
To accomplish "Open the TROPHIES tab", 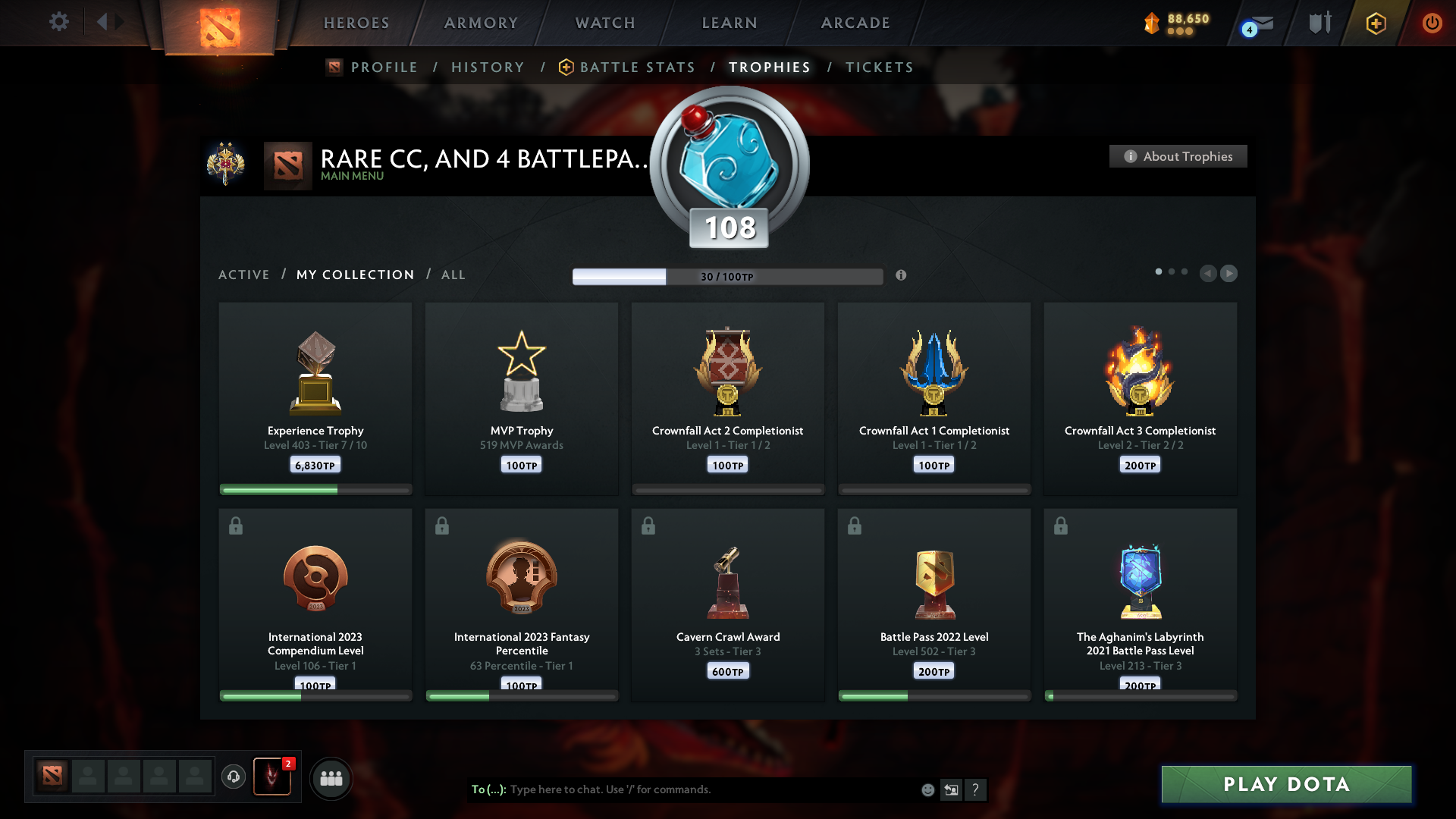I will pyautogui.click(x=769, y=67).
